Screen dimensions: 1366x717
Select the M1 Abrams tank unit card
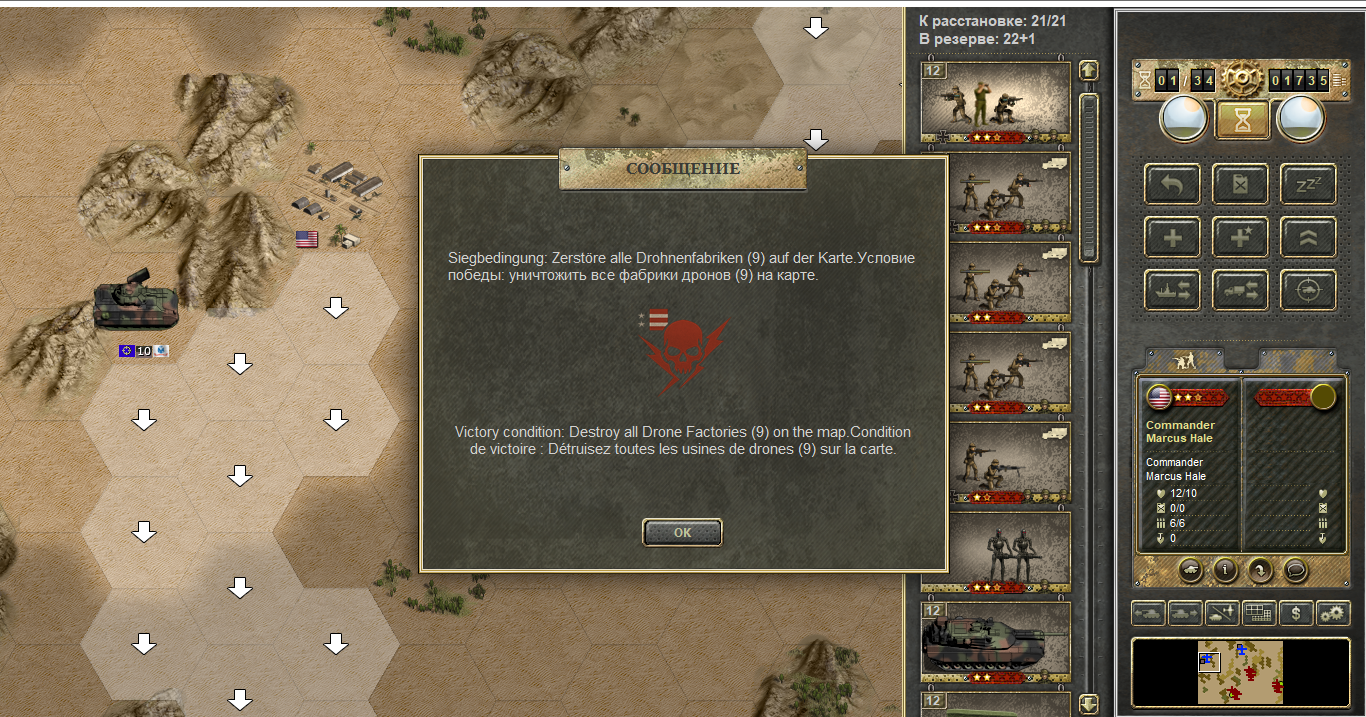995,640
